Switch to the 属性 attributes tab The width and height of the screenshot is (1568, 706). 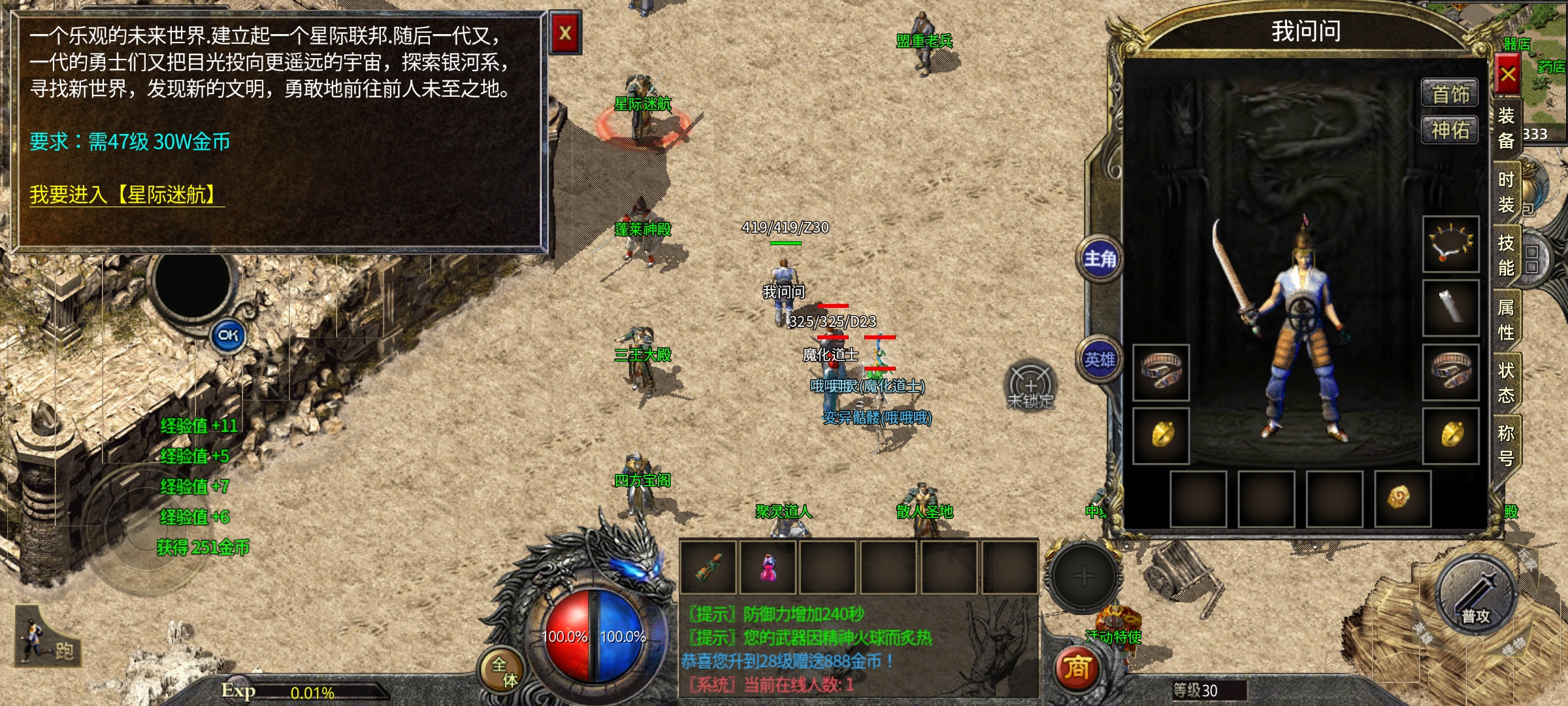[1507, 320]
